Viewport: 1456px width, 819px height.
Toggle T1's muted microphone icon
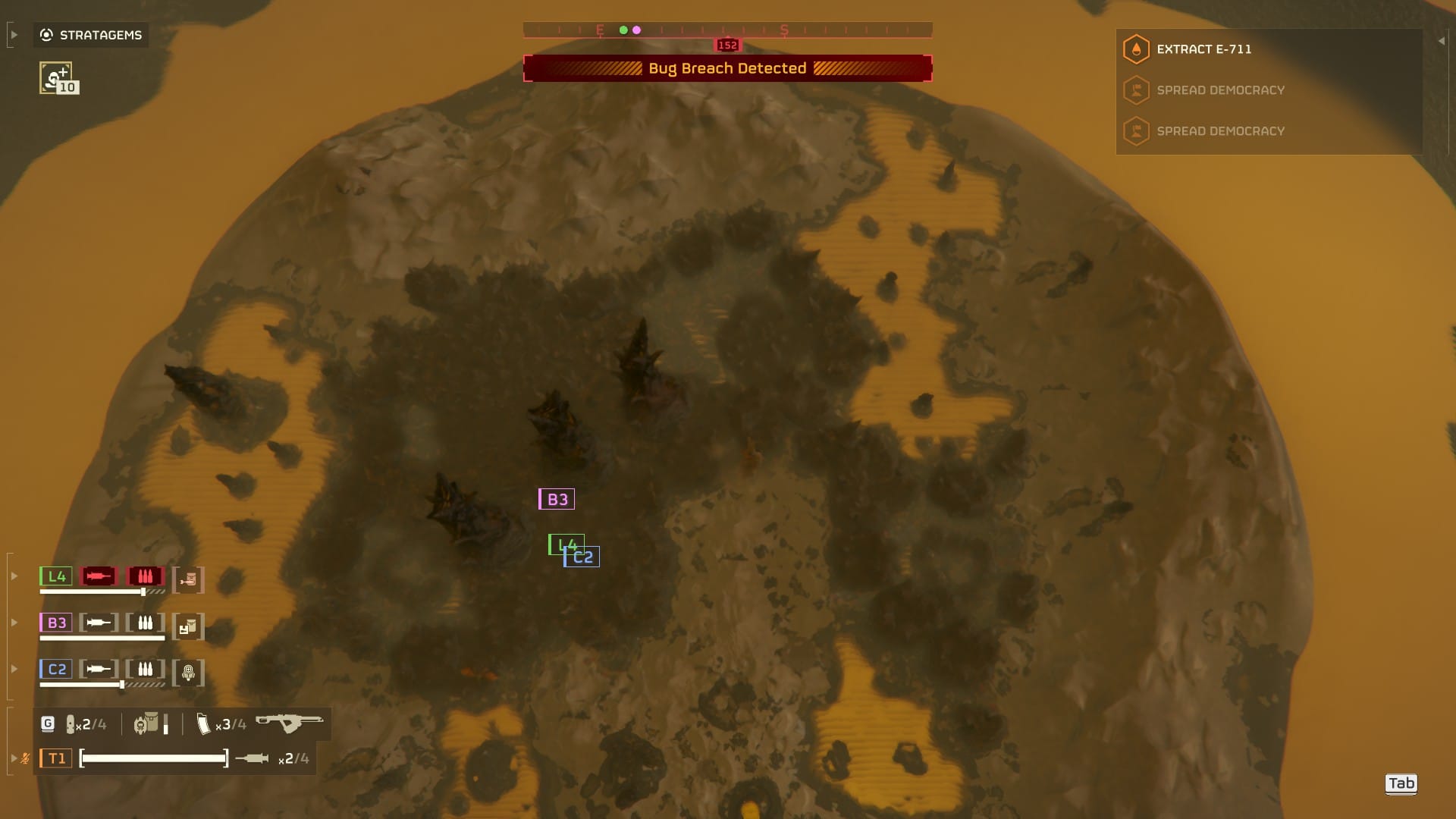[25, 758]
